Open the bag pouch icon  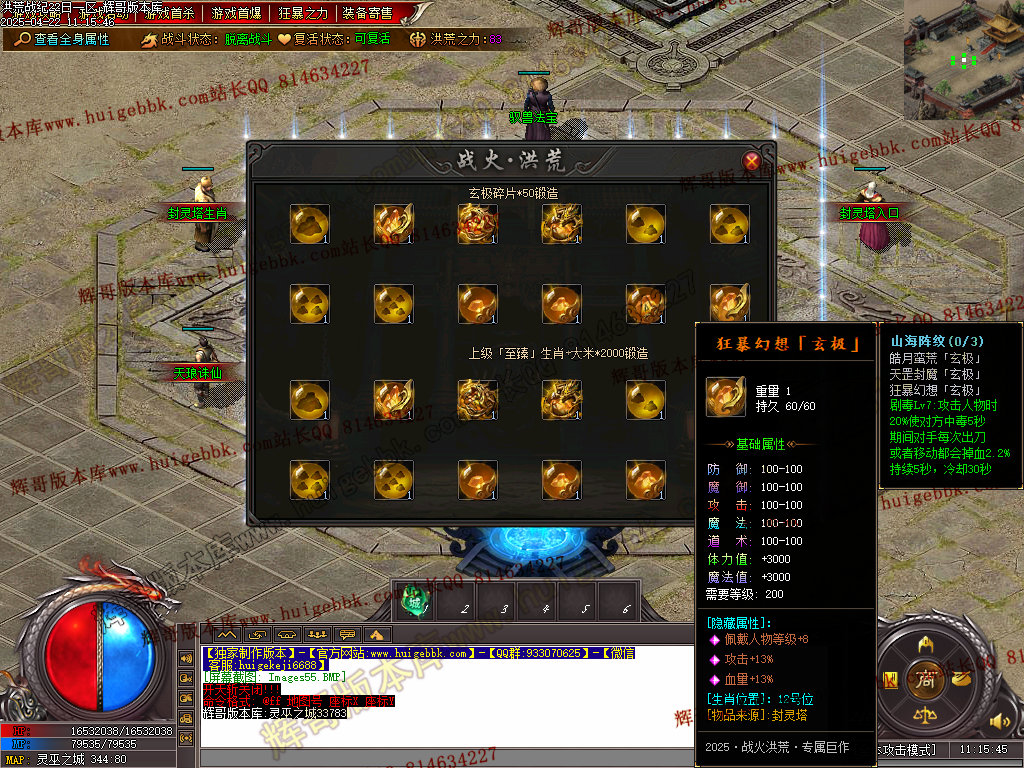pyautogui.click(x=964, y=680)
